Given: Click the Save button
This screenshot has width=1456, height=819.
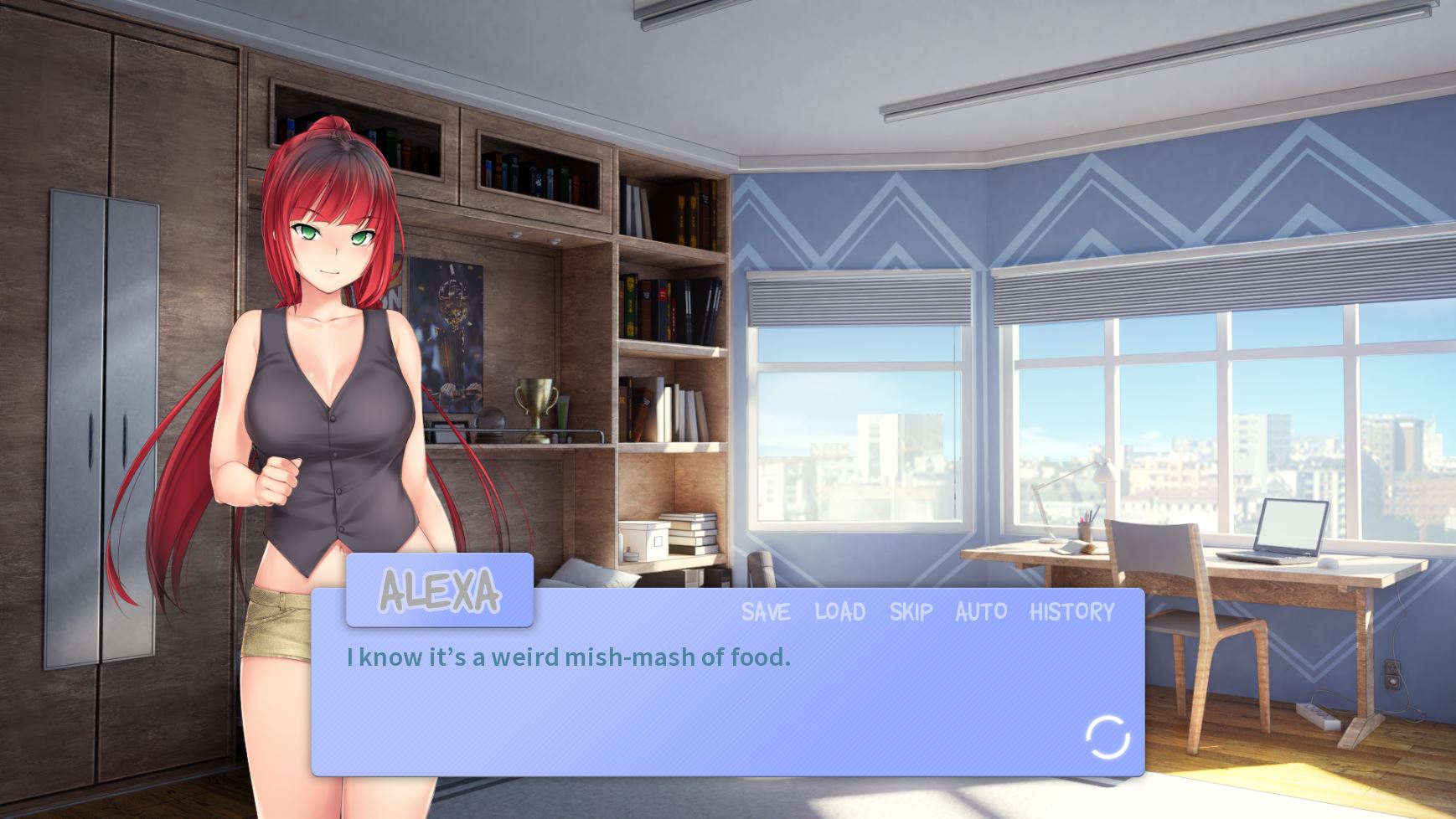Looking at the screenshot, I should (766, 612).
